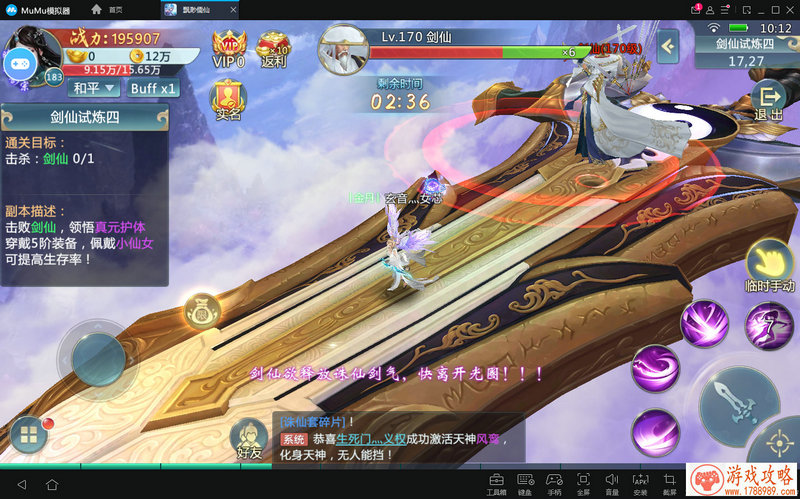Expand the 剑仙试炼四 objective tracker header
The image size is (800, 499).
point(85,118)
